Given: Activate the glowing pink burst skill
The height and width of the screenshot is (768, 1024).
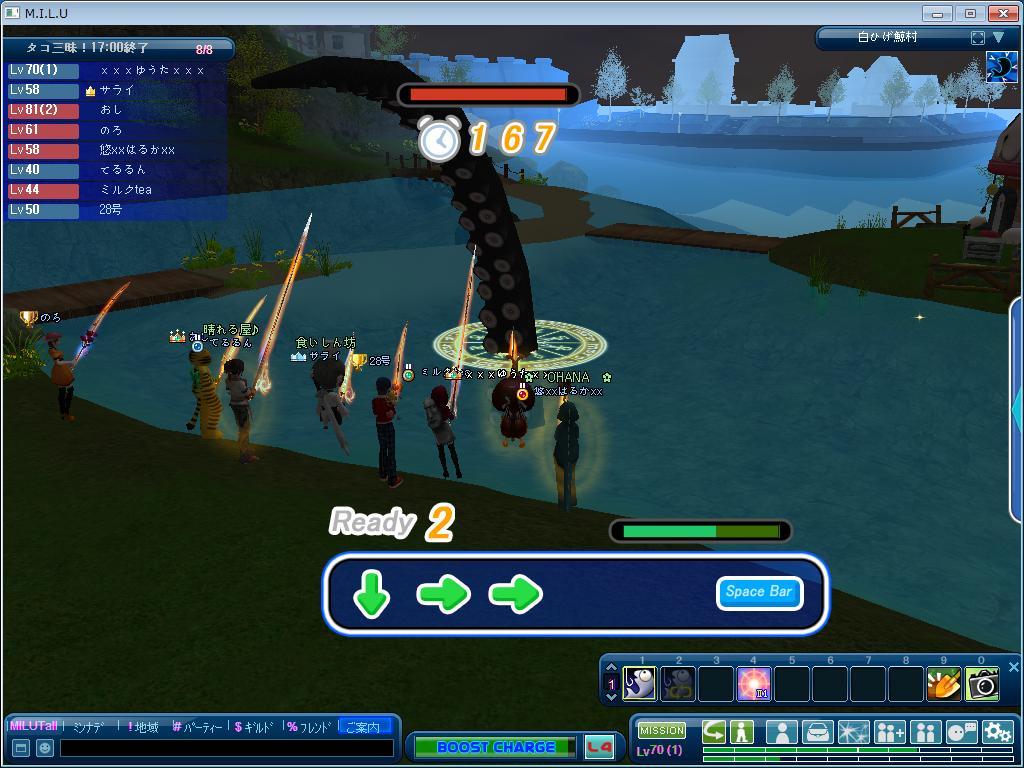Looking at the screenshot, I should [x=753, y=684].
